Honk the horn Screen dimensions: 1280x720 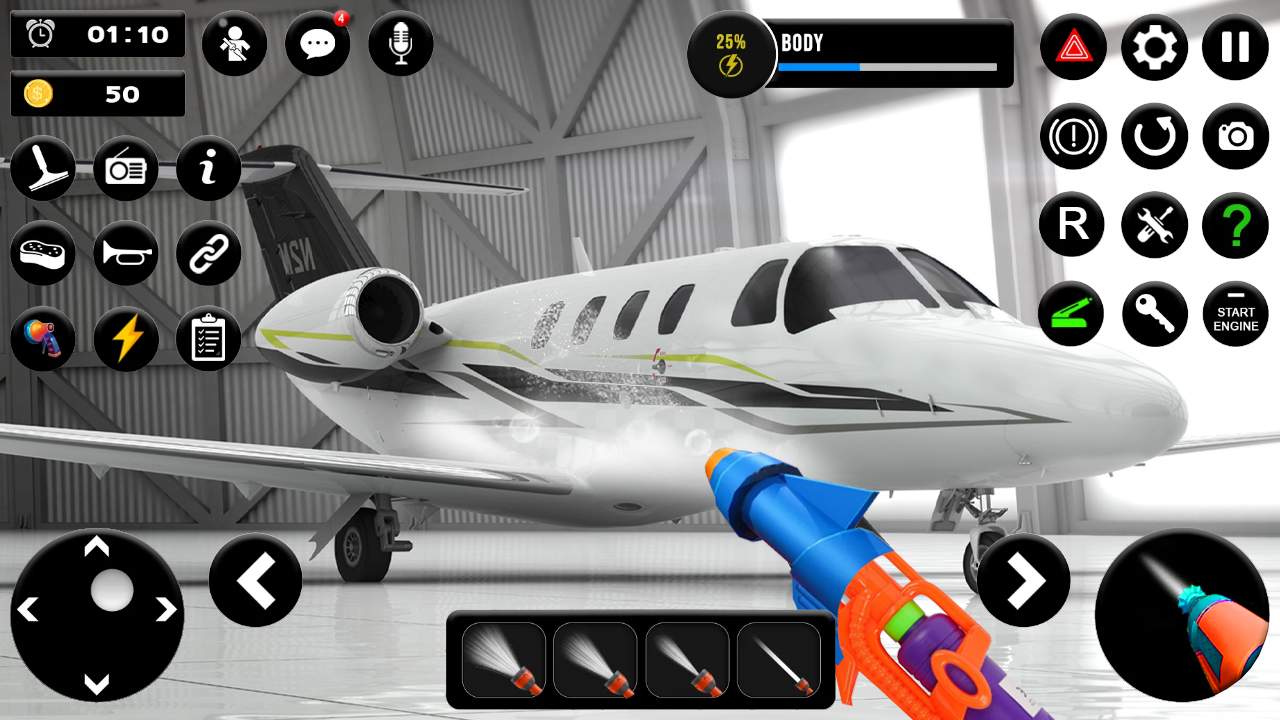click(125, 255)
